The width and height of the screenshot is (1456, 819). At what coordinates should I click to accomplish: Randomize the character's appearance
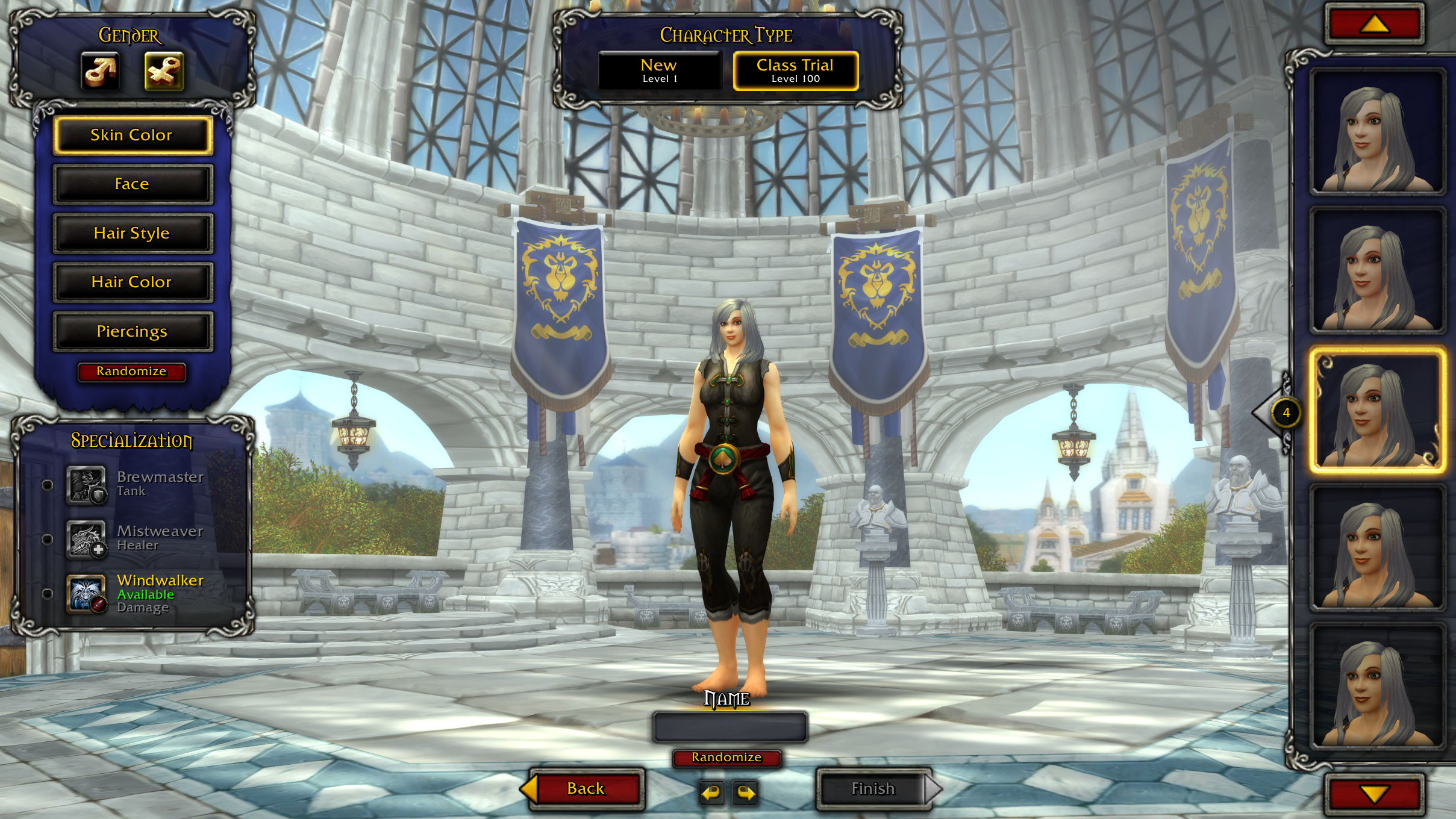tap(131, 372)
